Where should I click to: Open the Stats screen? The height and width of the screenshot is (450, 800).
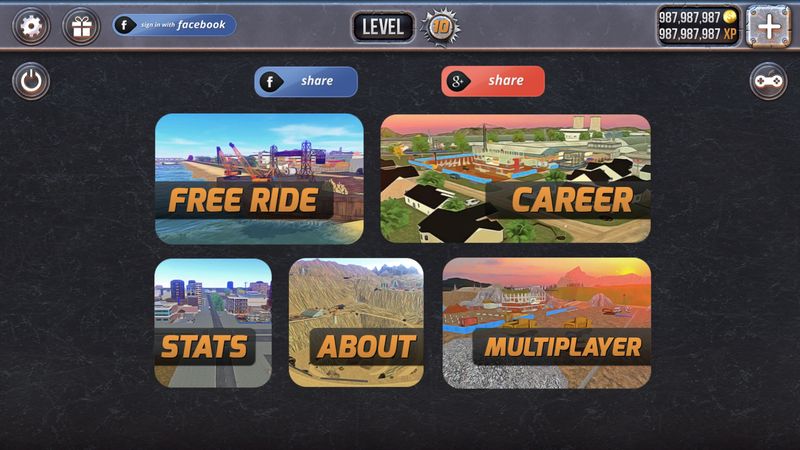pyautogui.click(x=212, y=322)
